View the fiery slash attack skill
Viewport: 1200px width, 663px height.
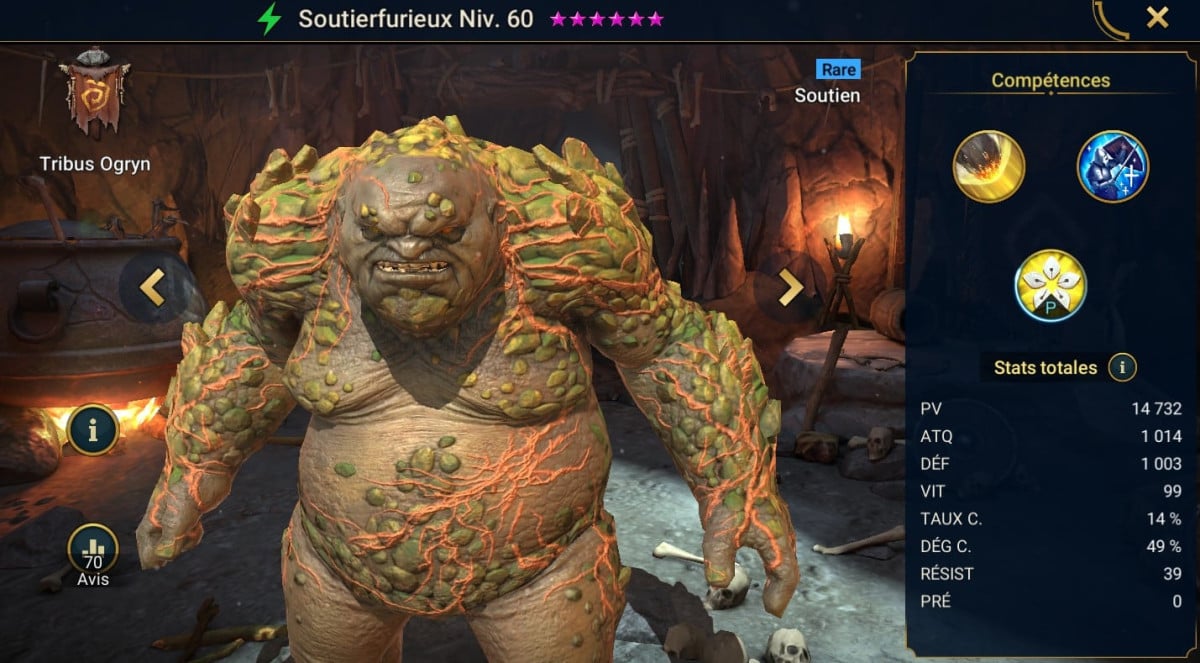point(988,167)
